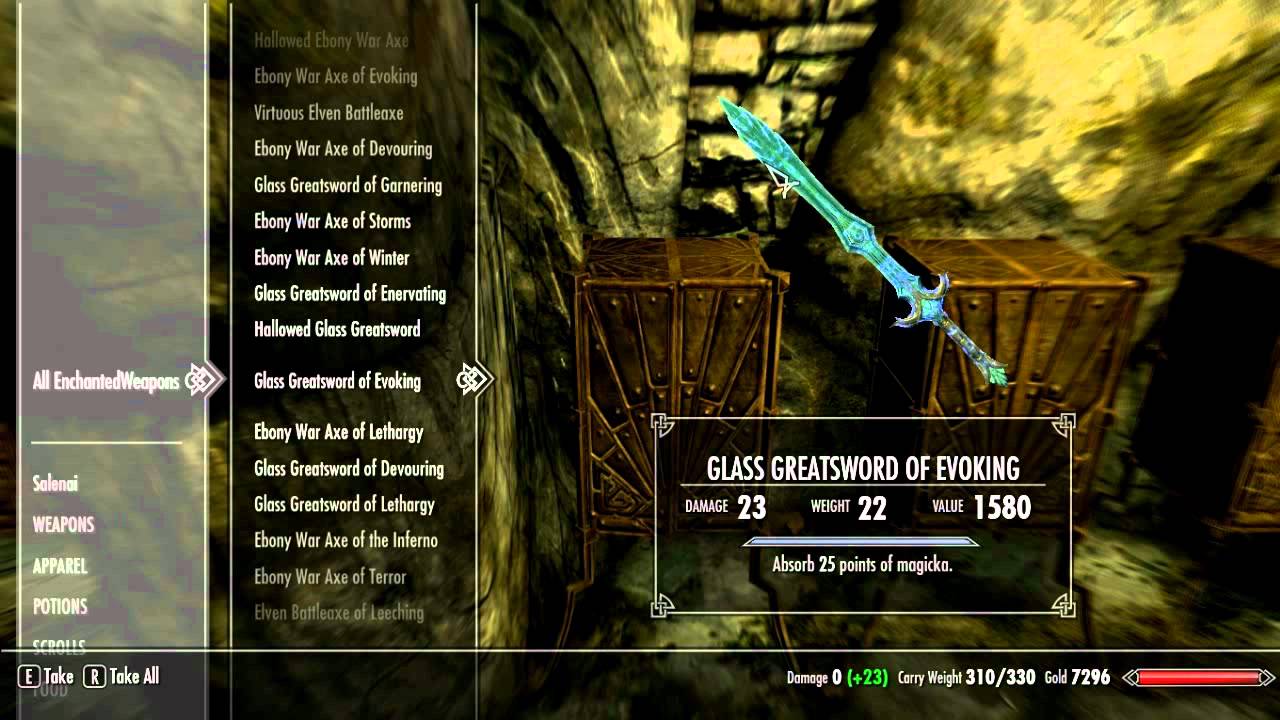Open the All EnchantedWeapons container category

[x=106, y=381]
